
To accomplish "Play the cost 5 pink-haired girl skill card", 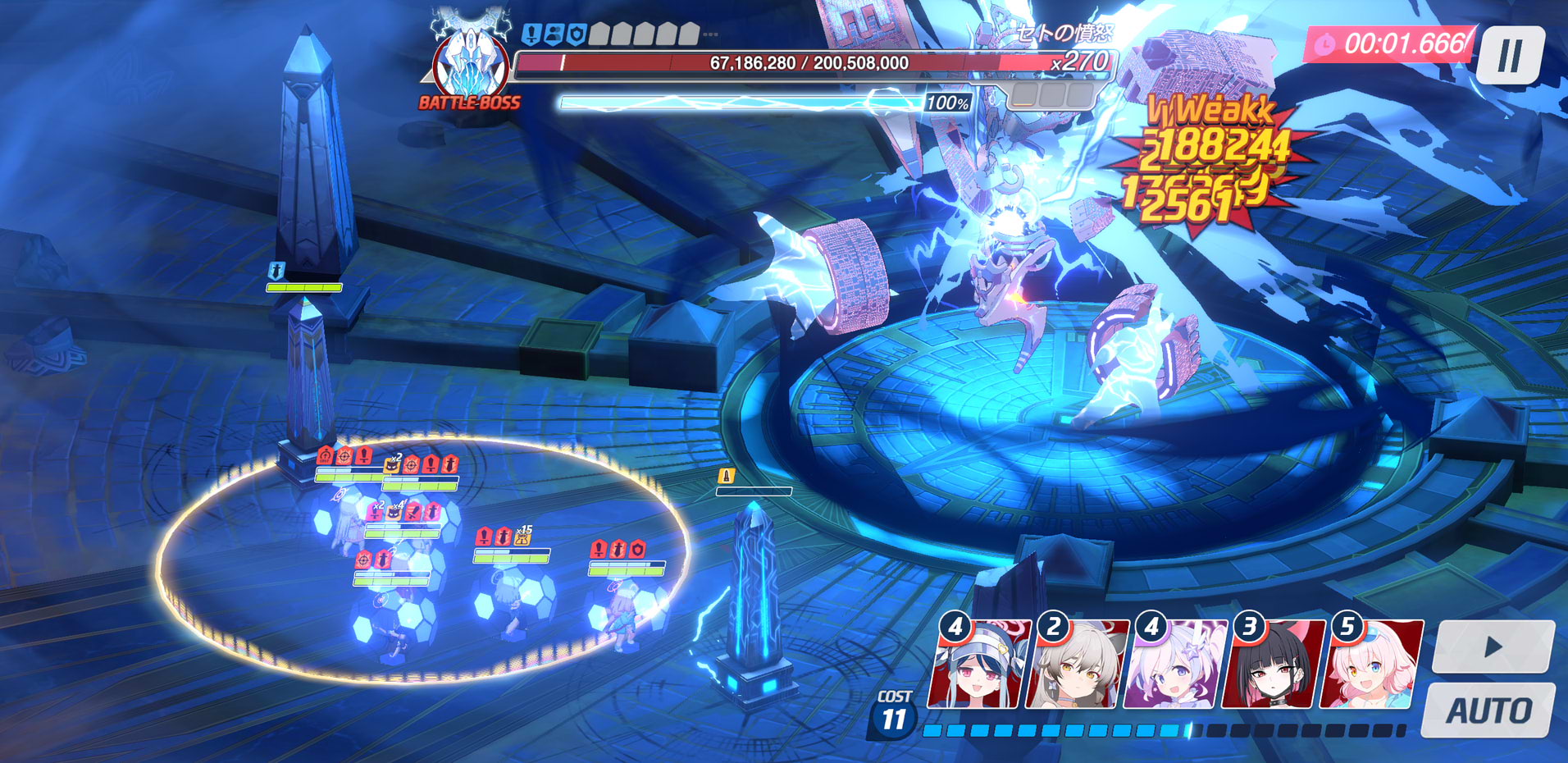I will click(x=1370, y=666).
